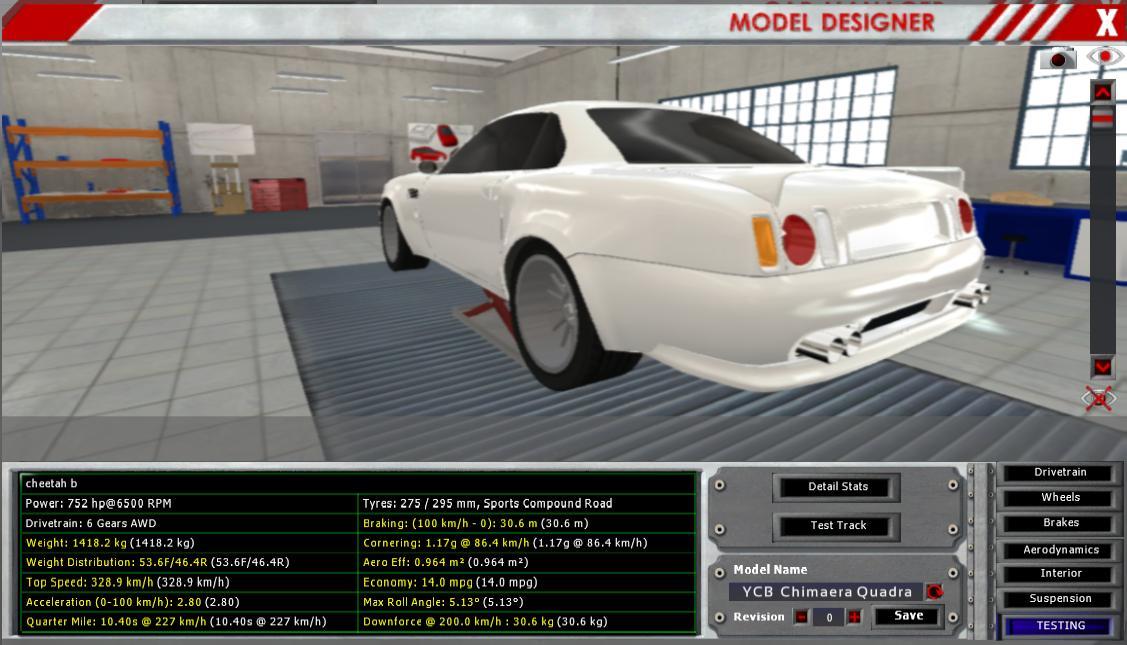Screen dimensions: 1127x645
Task: Select the Aerodynamics tab
Action: tap(1060, 550)
